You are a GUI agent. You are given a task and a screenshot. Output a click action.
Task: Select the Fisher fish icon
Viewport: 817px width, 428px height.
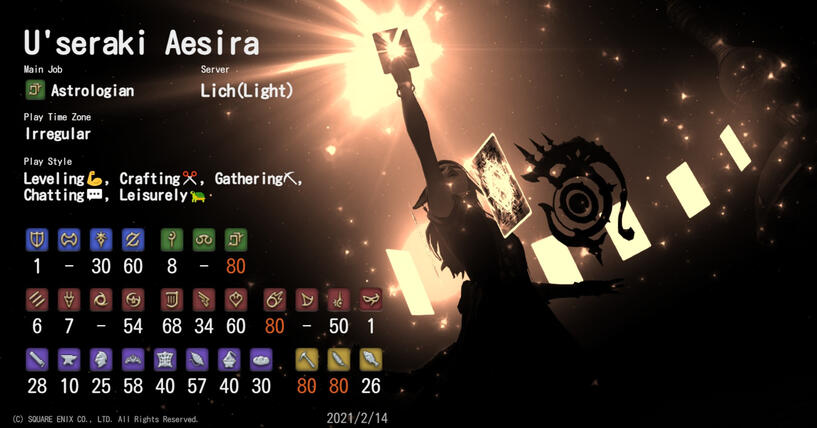pos(370,359)
